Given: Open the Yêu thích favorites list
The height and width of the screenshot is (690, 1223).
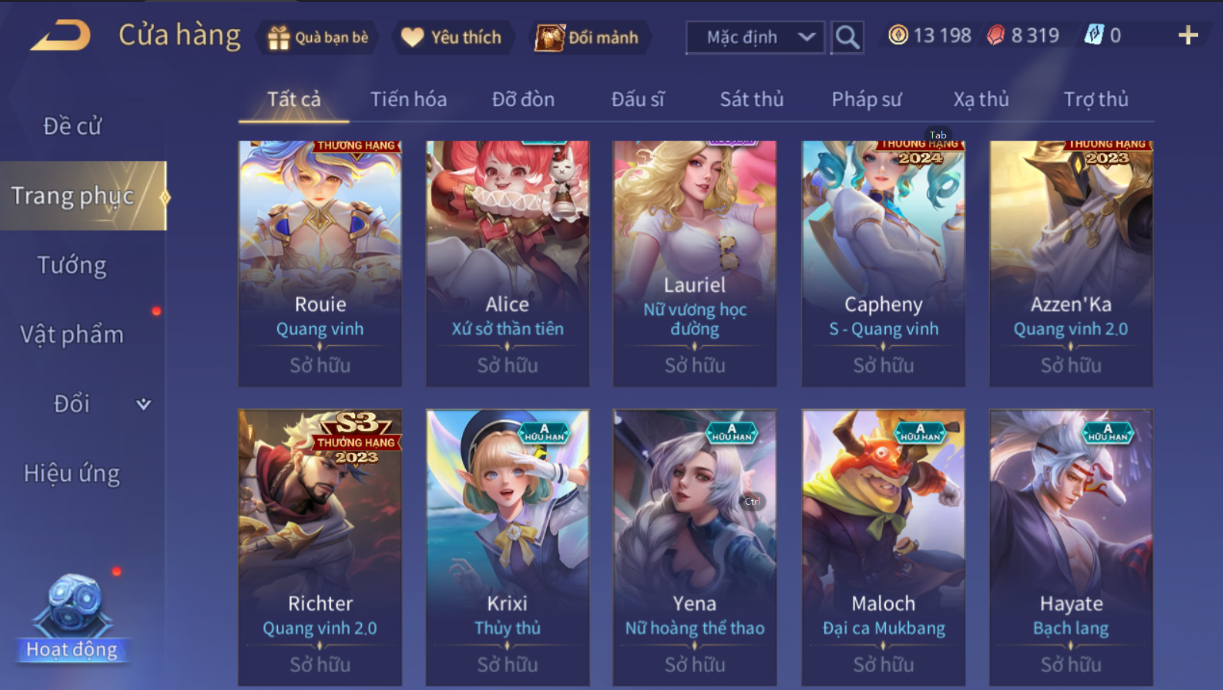Looking at the screenshot, I should (x=452, y=38).
